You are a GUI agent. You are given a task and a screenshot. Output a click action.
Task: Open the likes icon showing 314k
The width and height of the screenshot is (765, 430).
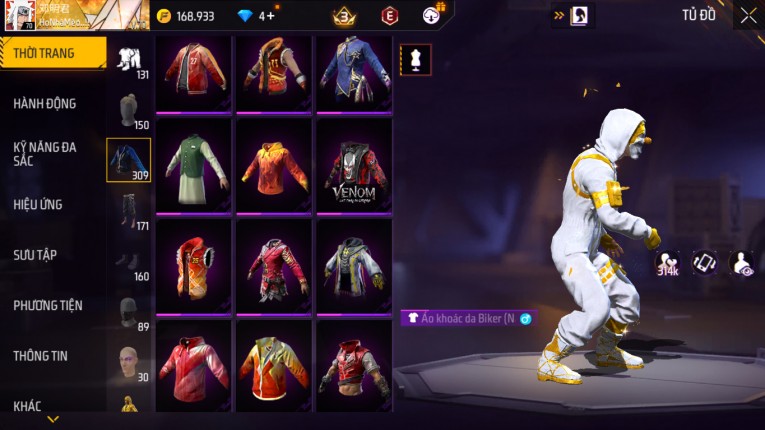click(x=667, y=263)
